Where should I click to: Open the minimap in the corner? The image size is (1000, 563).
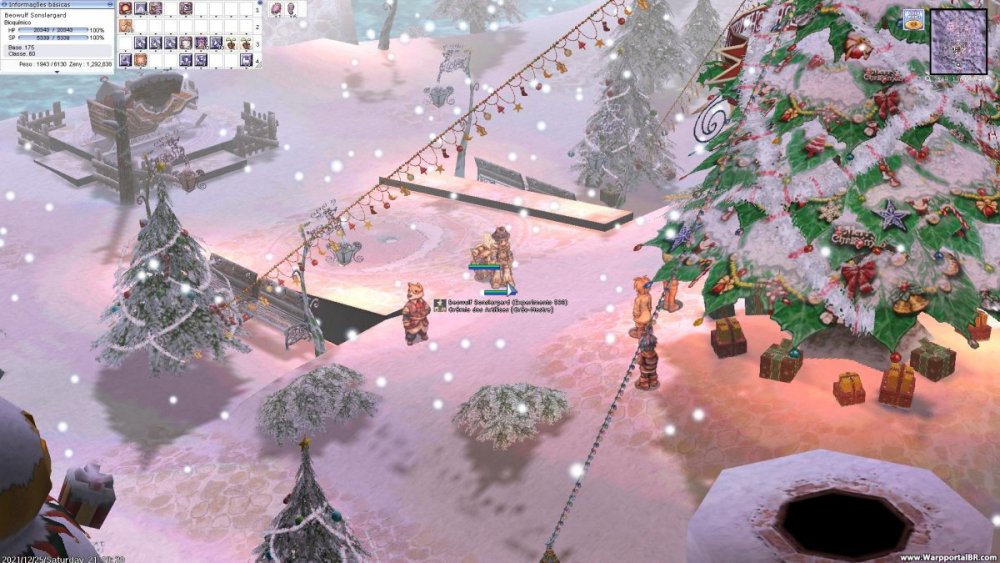click(x=958, y=40)
